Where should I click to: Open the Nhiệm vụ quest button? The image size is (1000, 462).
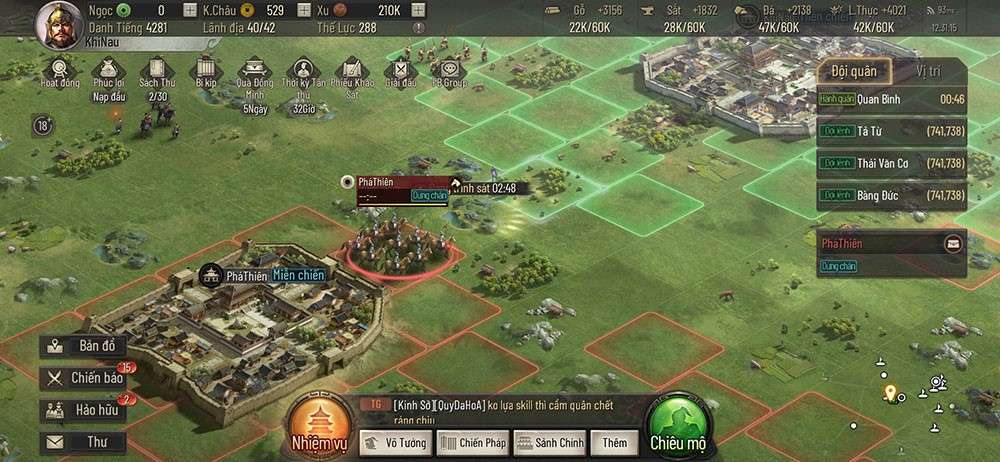pyautogui.click(x=316, y=424)
